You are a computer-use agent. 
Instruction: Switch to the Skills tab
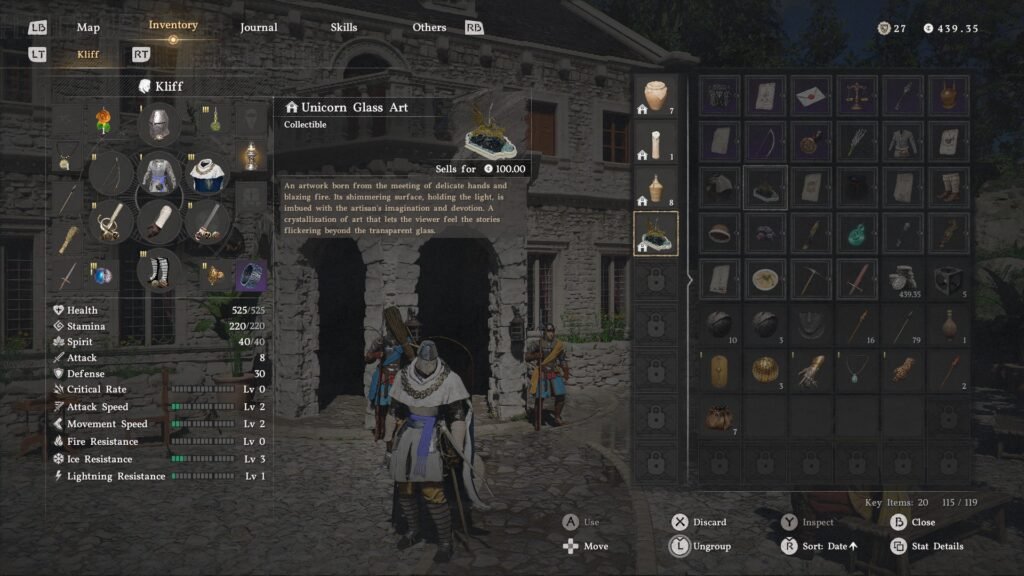[x=343, y=27]
